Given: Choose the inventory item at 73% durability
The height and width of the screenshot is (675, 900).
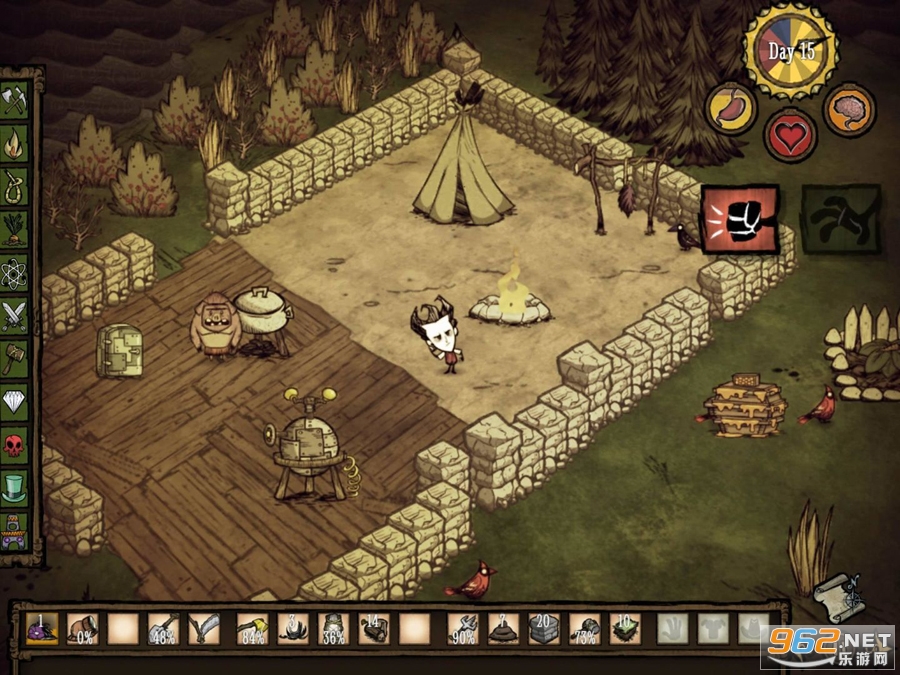Looking at the screenshot, I should [x=584, y=629].
